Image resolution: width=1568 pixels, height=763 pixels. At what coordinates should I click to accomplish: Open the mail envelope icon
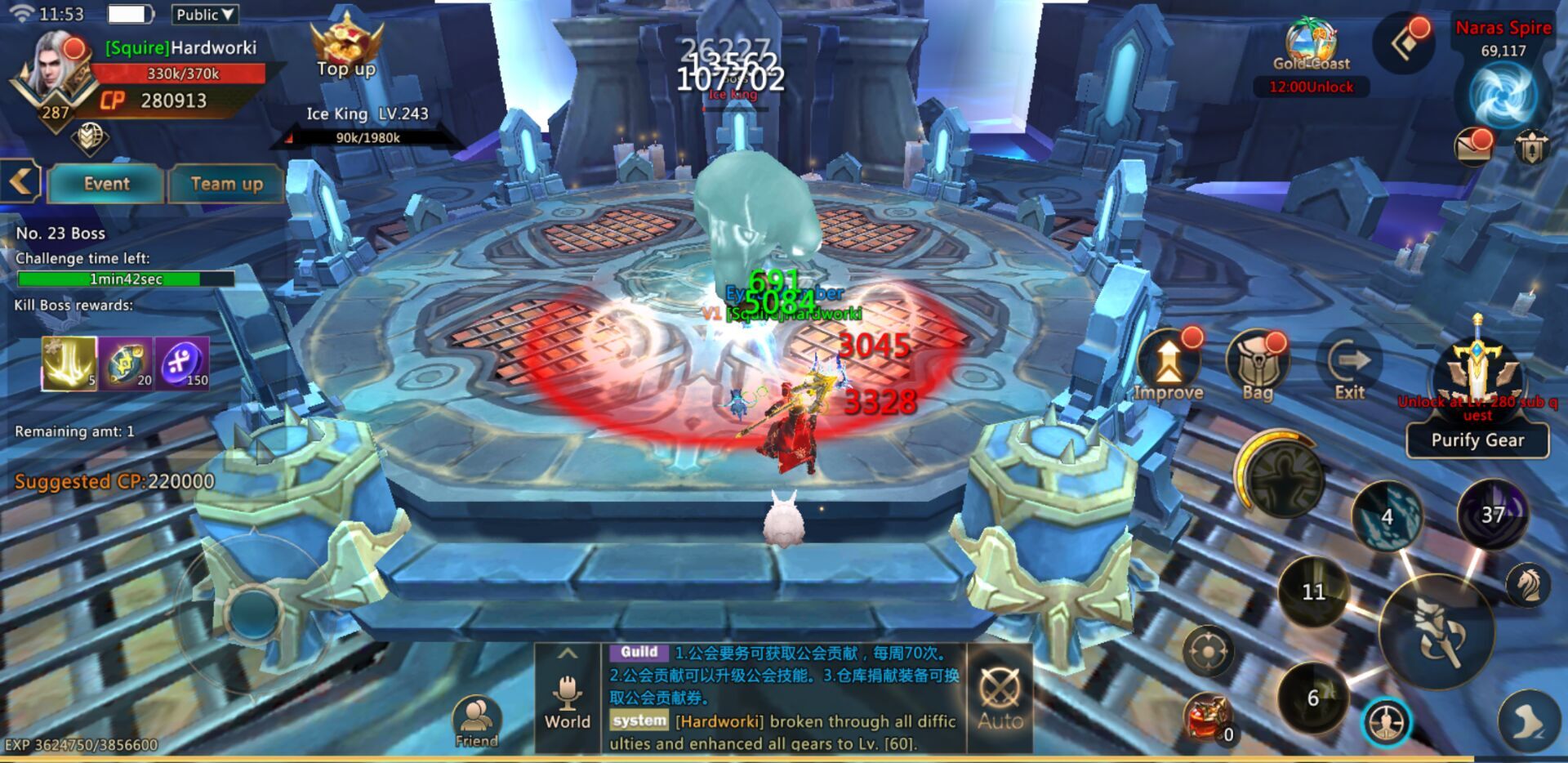point(1472,148)
